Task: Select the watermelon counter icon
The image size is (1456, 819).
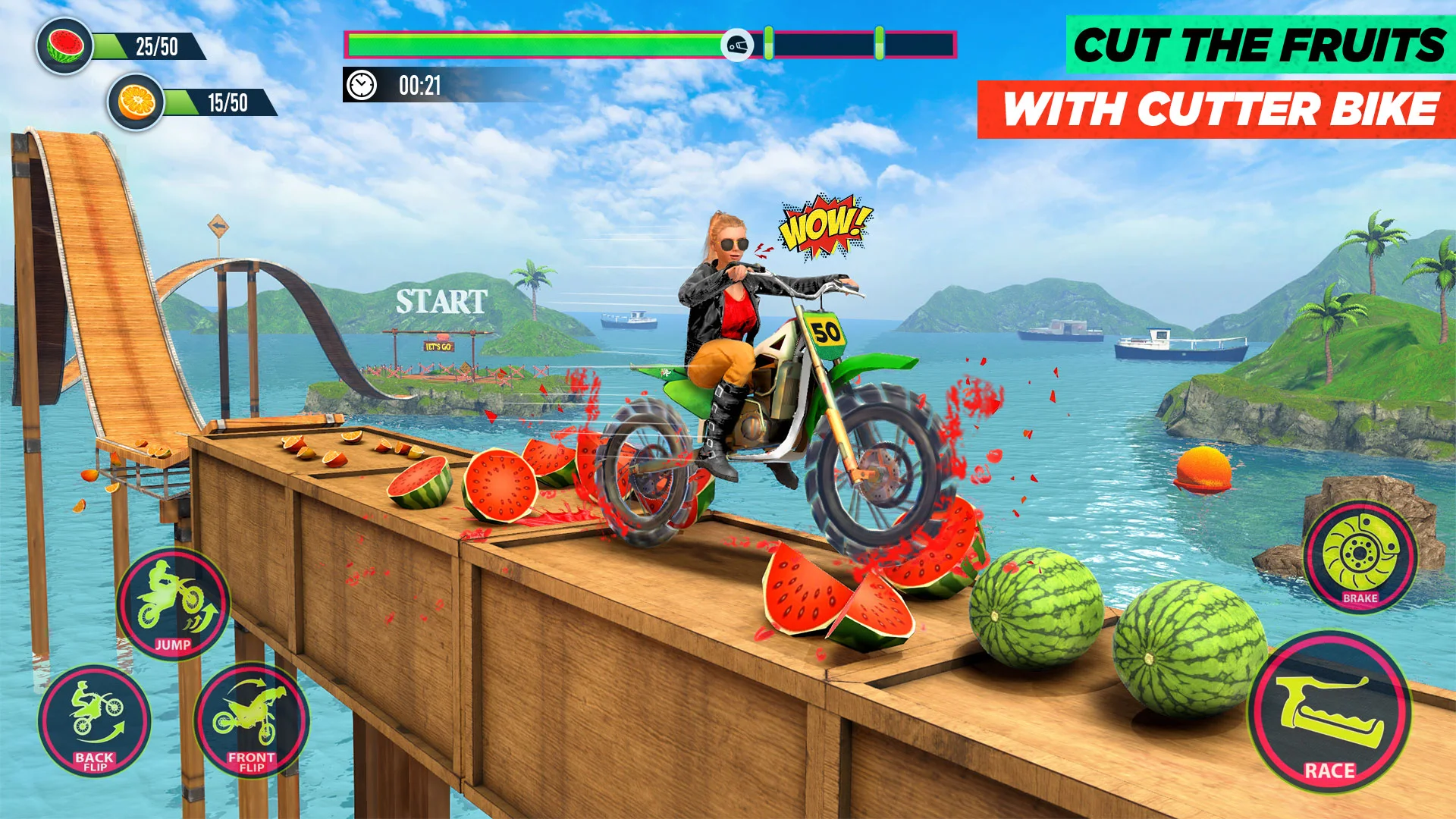Action: (64, 43)
